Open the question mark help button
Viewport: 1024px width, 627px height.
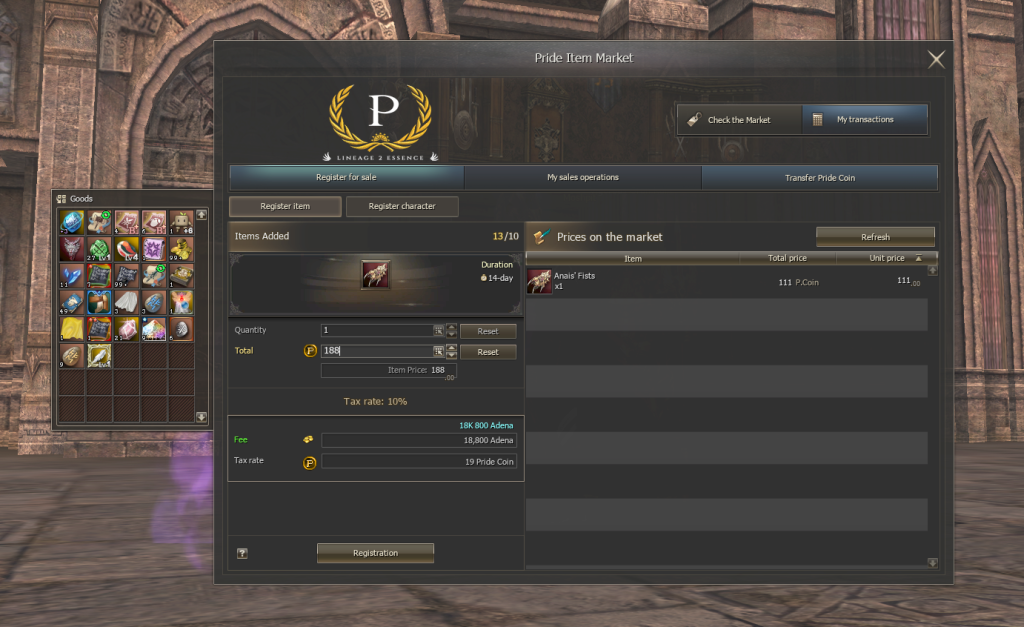(x=242, y=553)
